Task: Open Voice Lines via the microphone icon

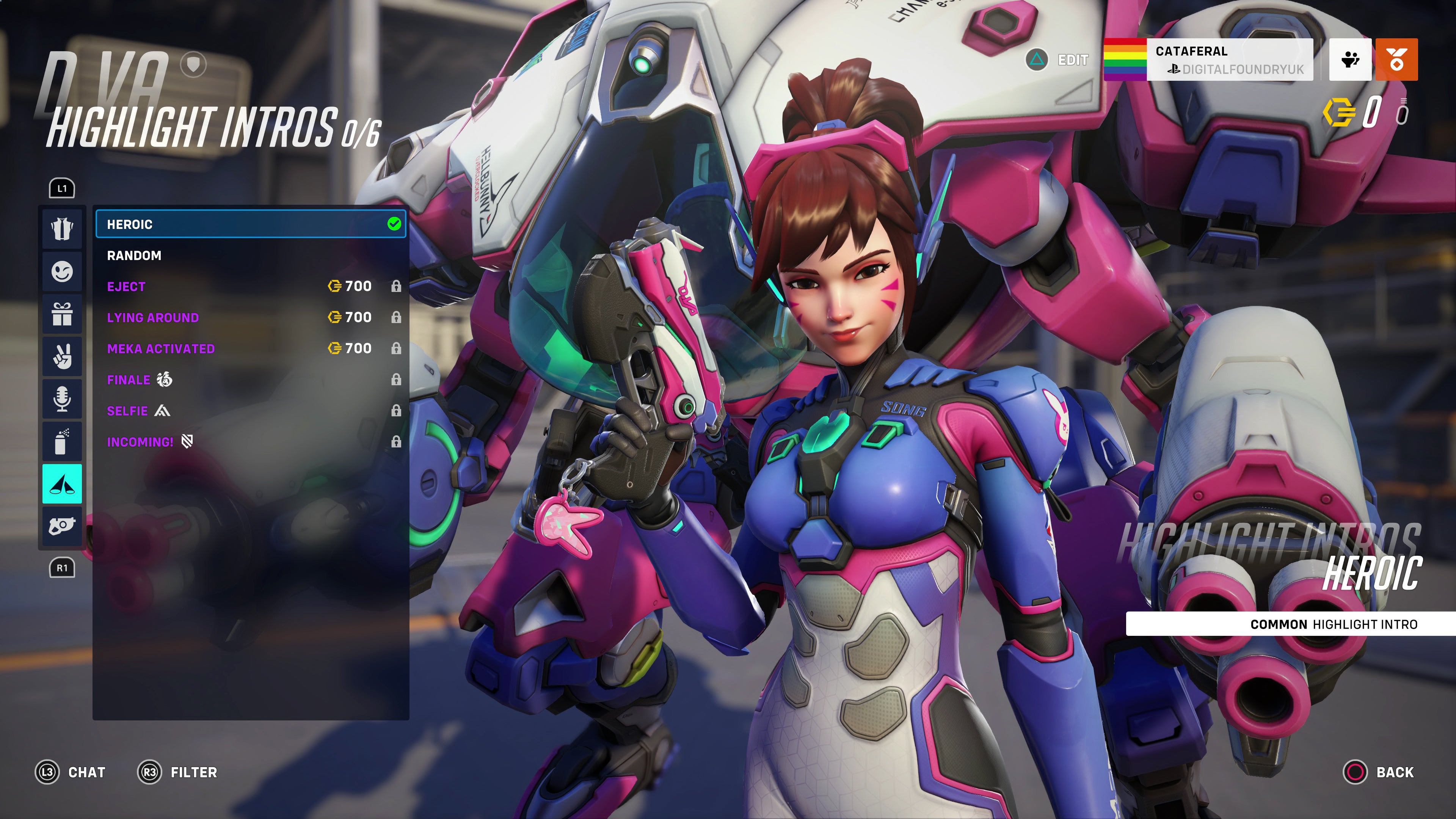Action: 62,399
